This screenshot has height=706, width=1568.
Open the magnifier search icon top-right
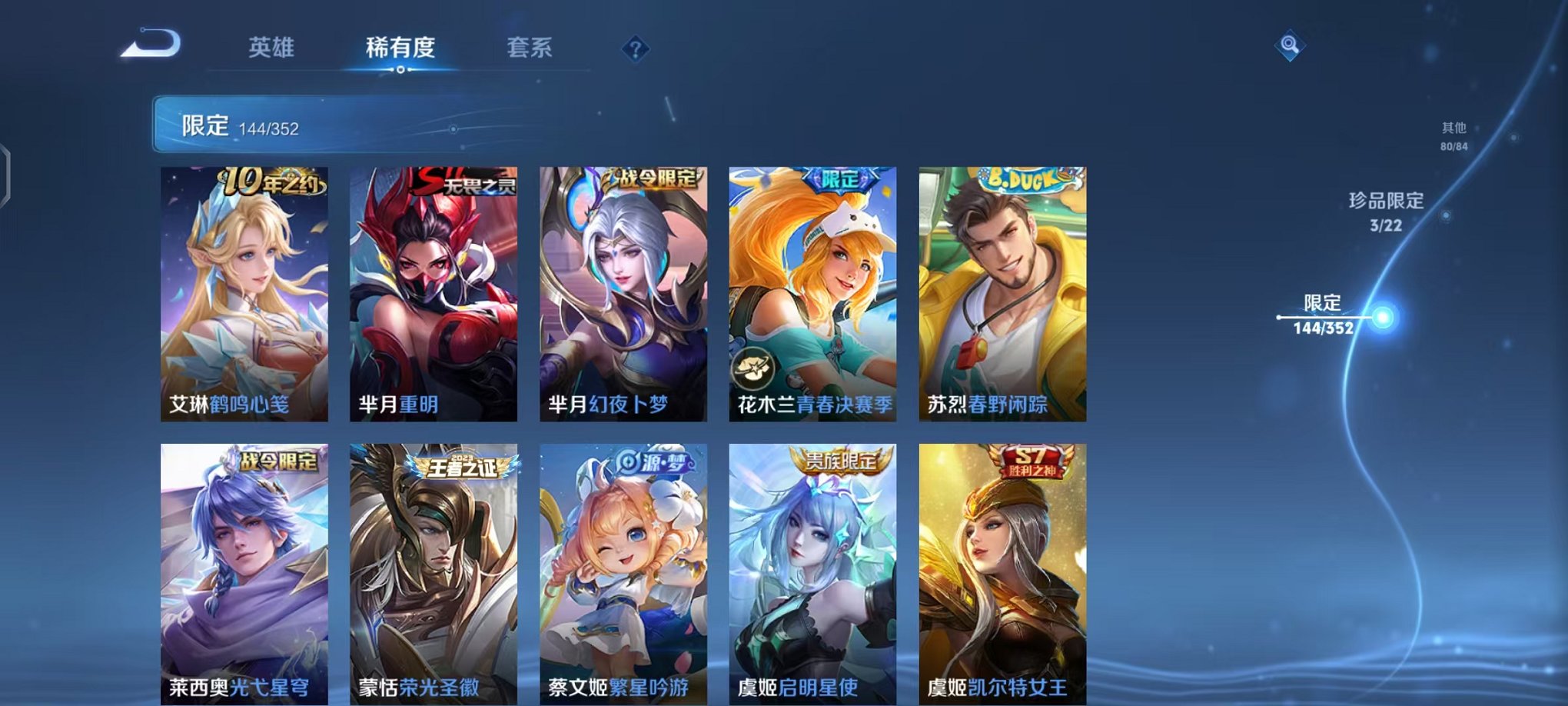click(x=1291, y=44)
